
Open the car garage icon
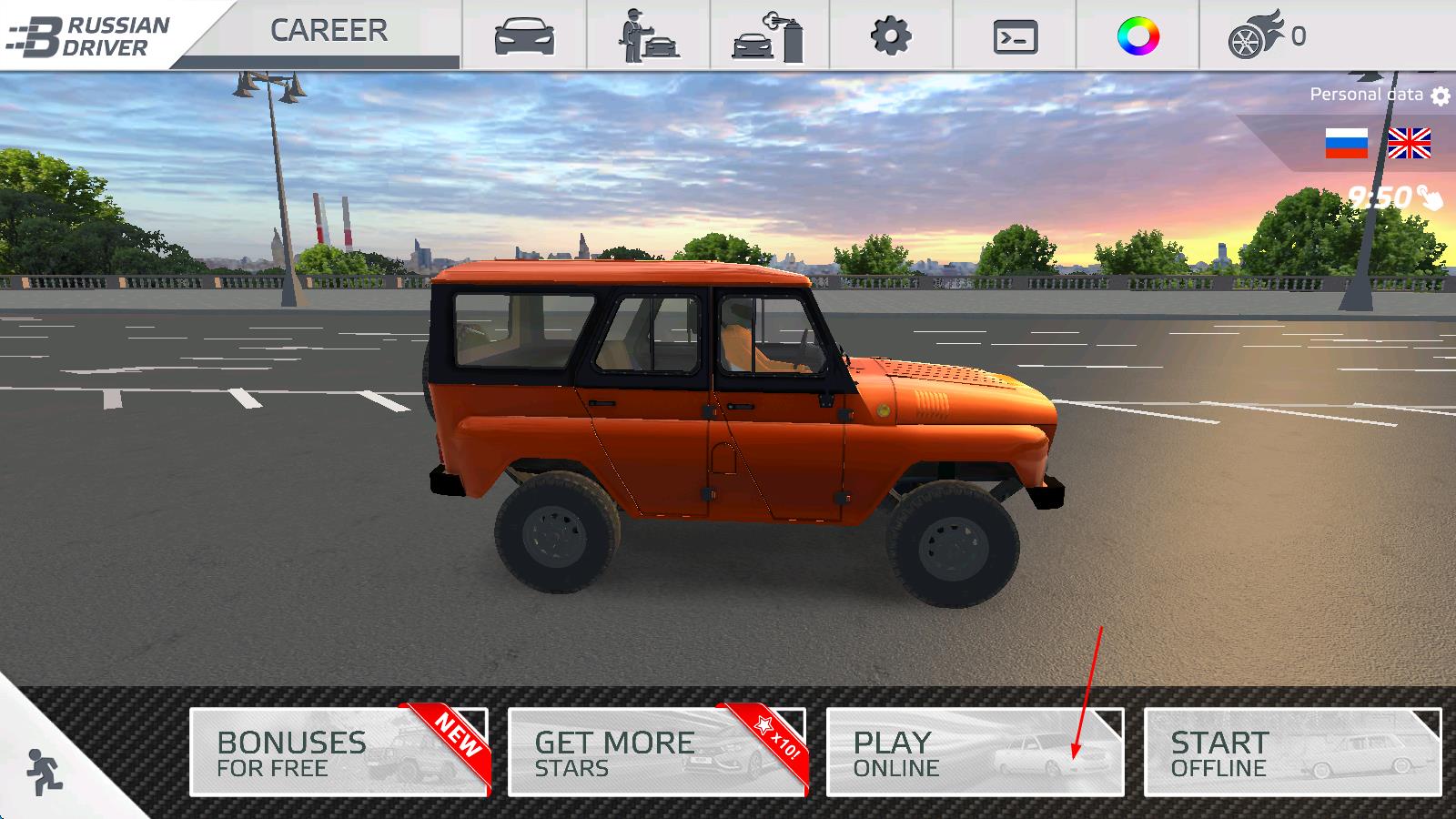click(x=524, y=36)
